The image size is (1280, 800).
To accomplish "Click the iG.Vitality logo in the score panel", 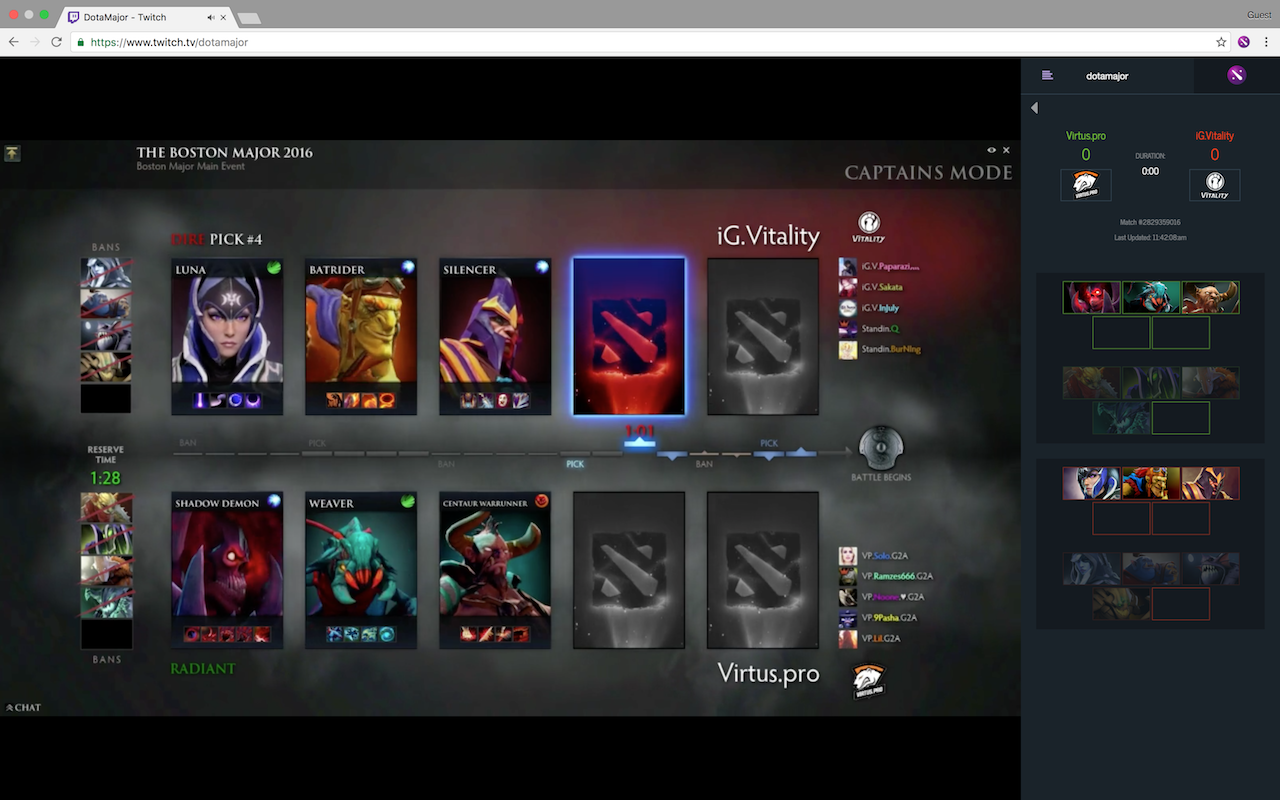I will point(1214,184).
